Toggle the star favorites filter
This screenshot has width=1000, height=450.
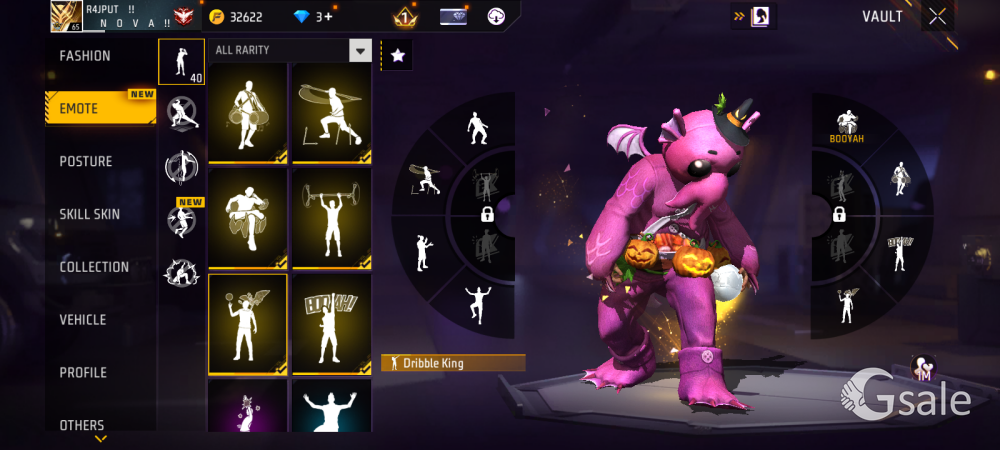(x=397, y=56)
